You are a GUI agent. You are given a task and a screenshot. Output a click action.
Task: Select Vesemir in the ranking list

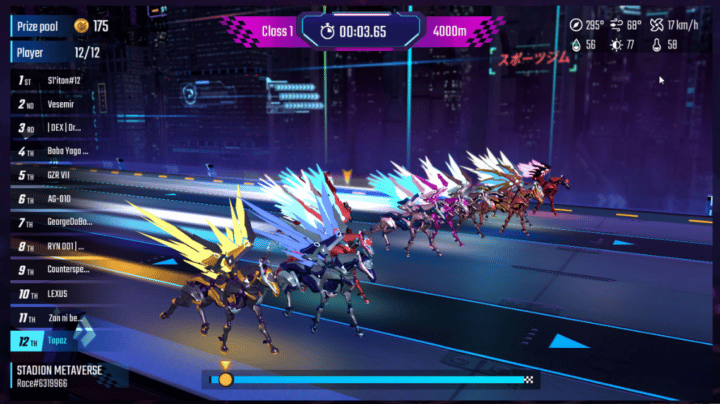tap(62, 103)
